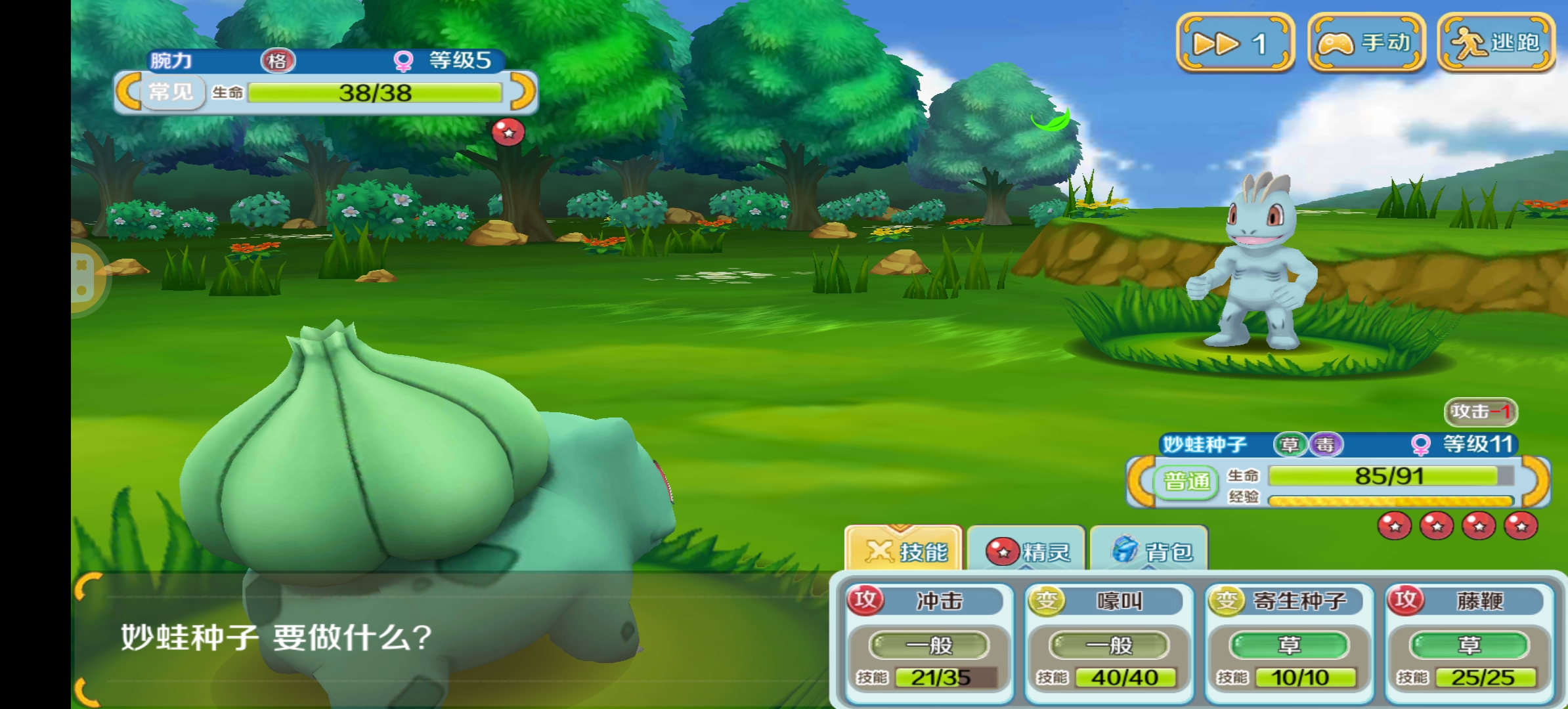The image size is (1568, 709).
Task: Tap the yellow gamepad handle at left edge
Action: coord(85,278)
